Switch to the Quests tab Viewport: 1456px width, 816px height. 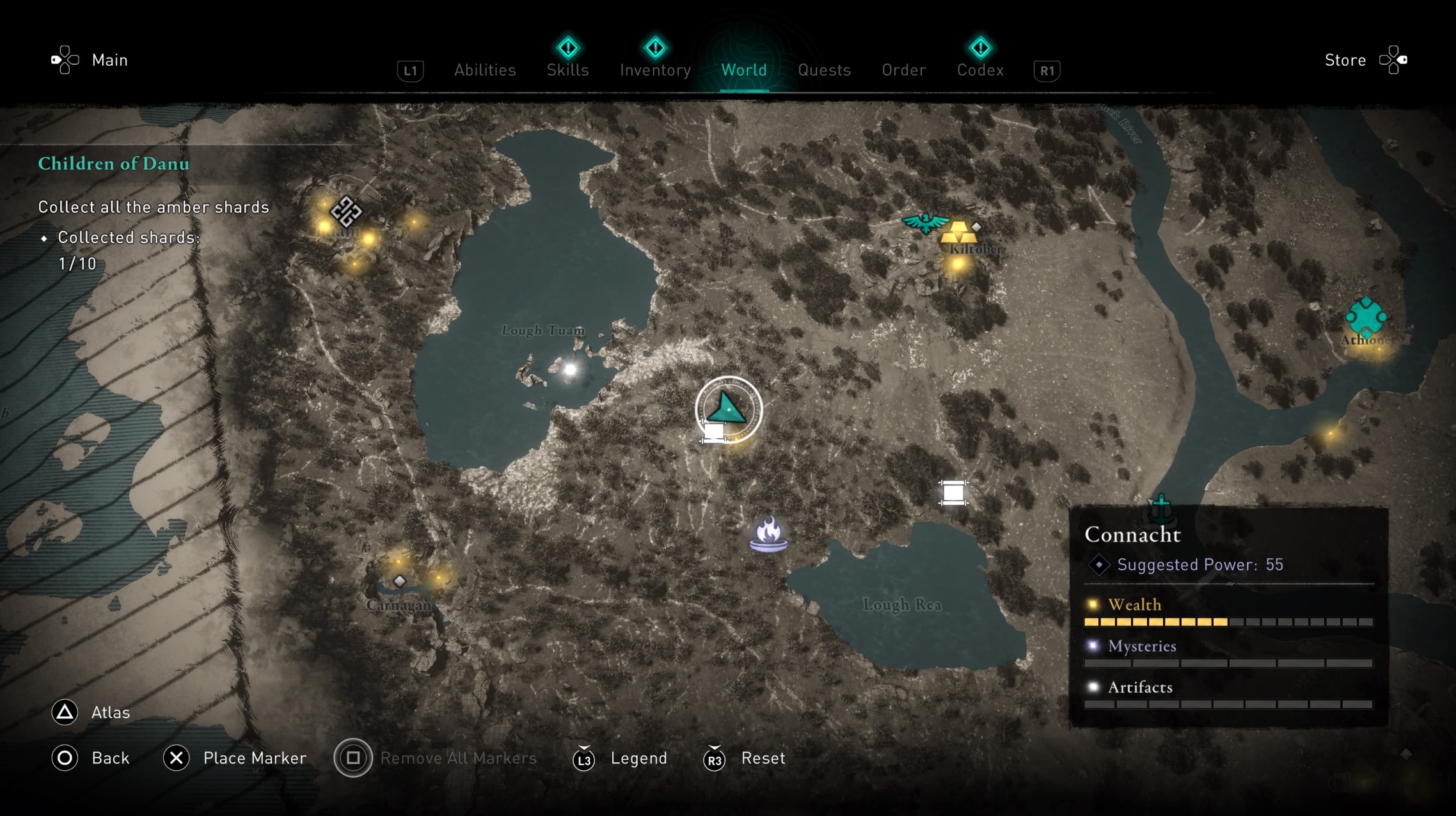(x=825, y=70)
